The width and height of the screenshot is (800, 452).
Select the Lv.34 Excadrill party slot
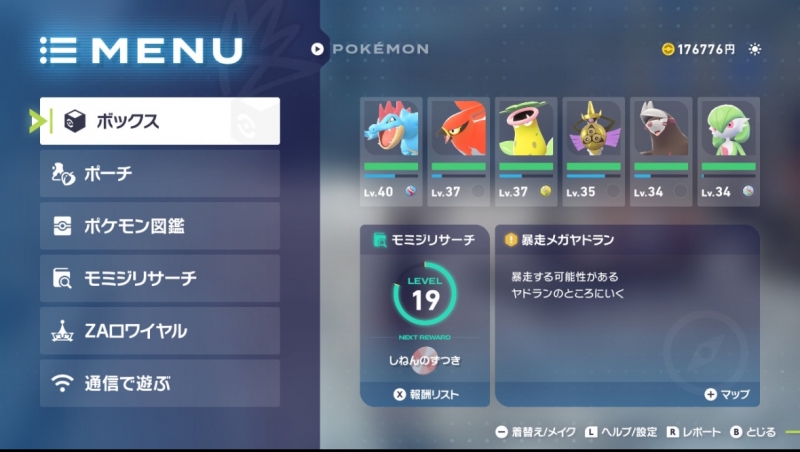[x=660, y=150]
